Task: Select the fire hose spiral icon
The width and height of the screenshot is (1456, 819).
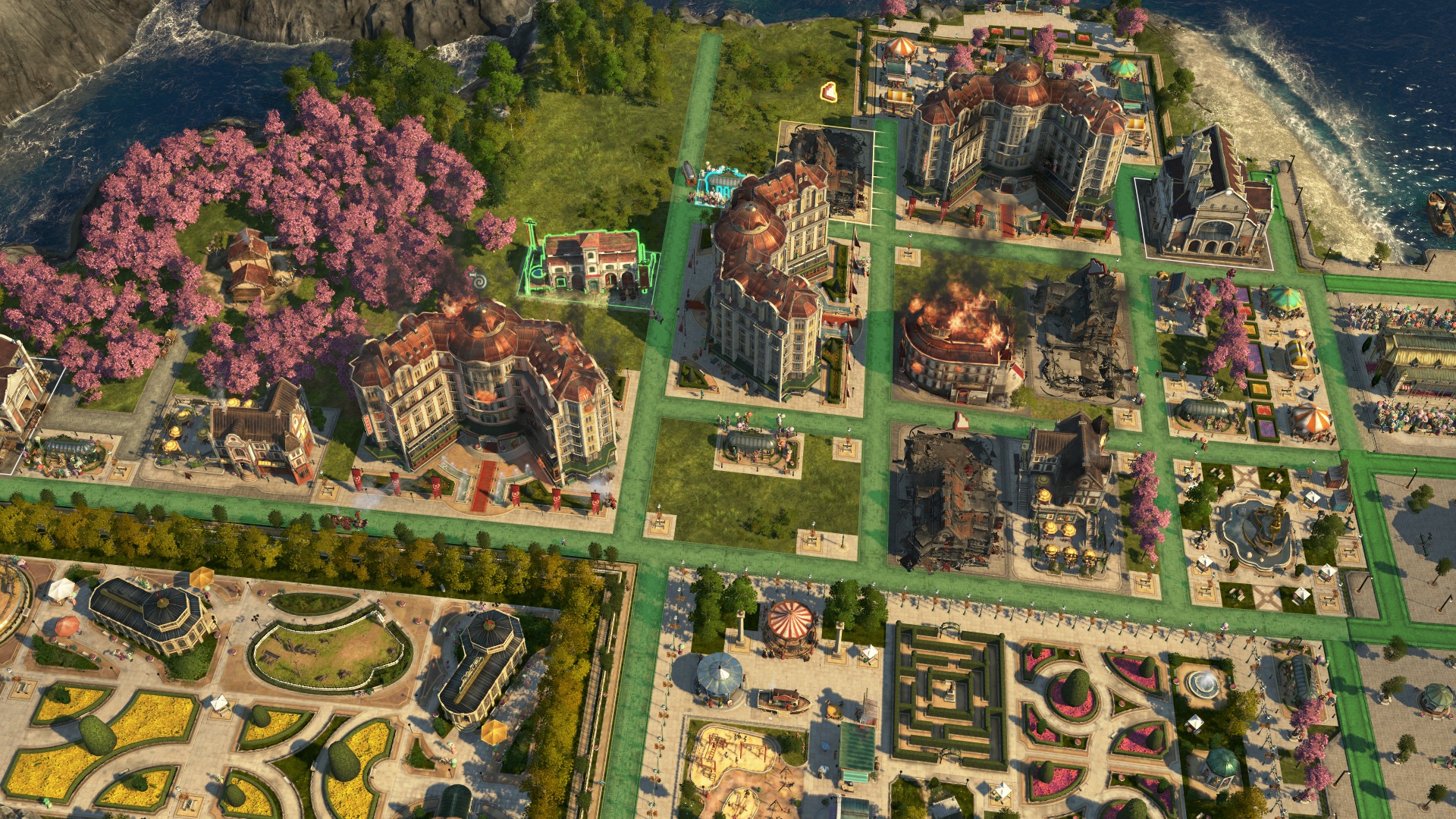Action: (476, 276)
